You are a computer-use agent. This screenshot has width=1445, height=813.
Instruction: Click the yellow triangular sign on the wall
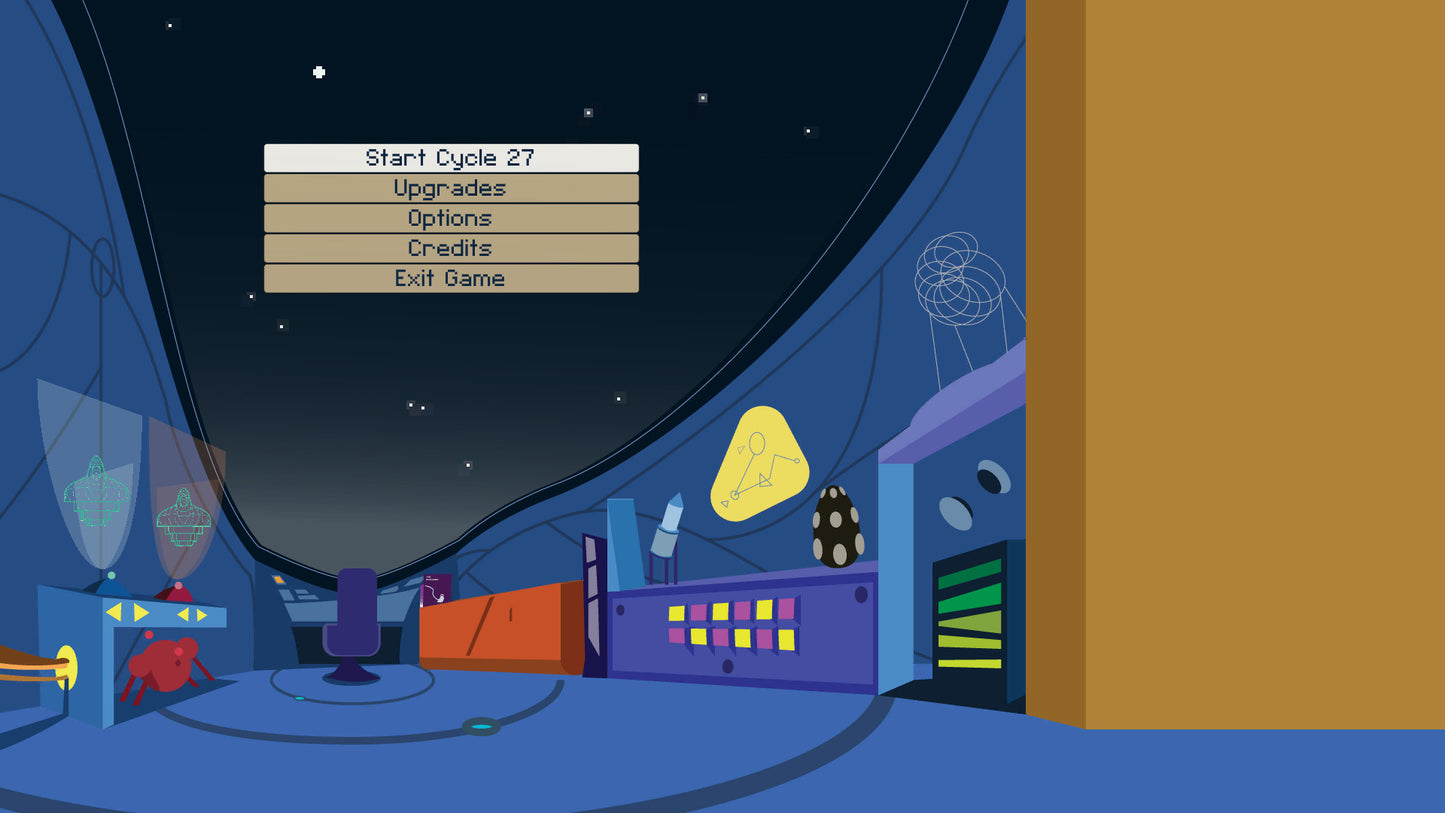(x=760, y=462)
